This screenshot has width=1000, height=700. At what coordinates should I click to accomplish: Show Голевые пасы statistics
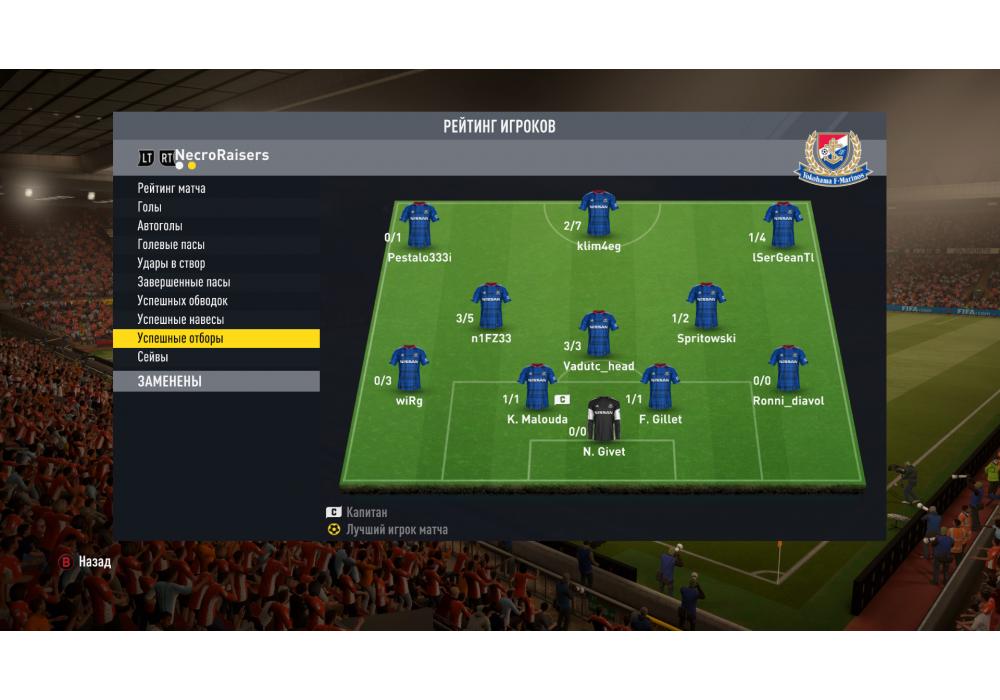[171, 244]
